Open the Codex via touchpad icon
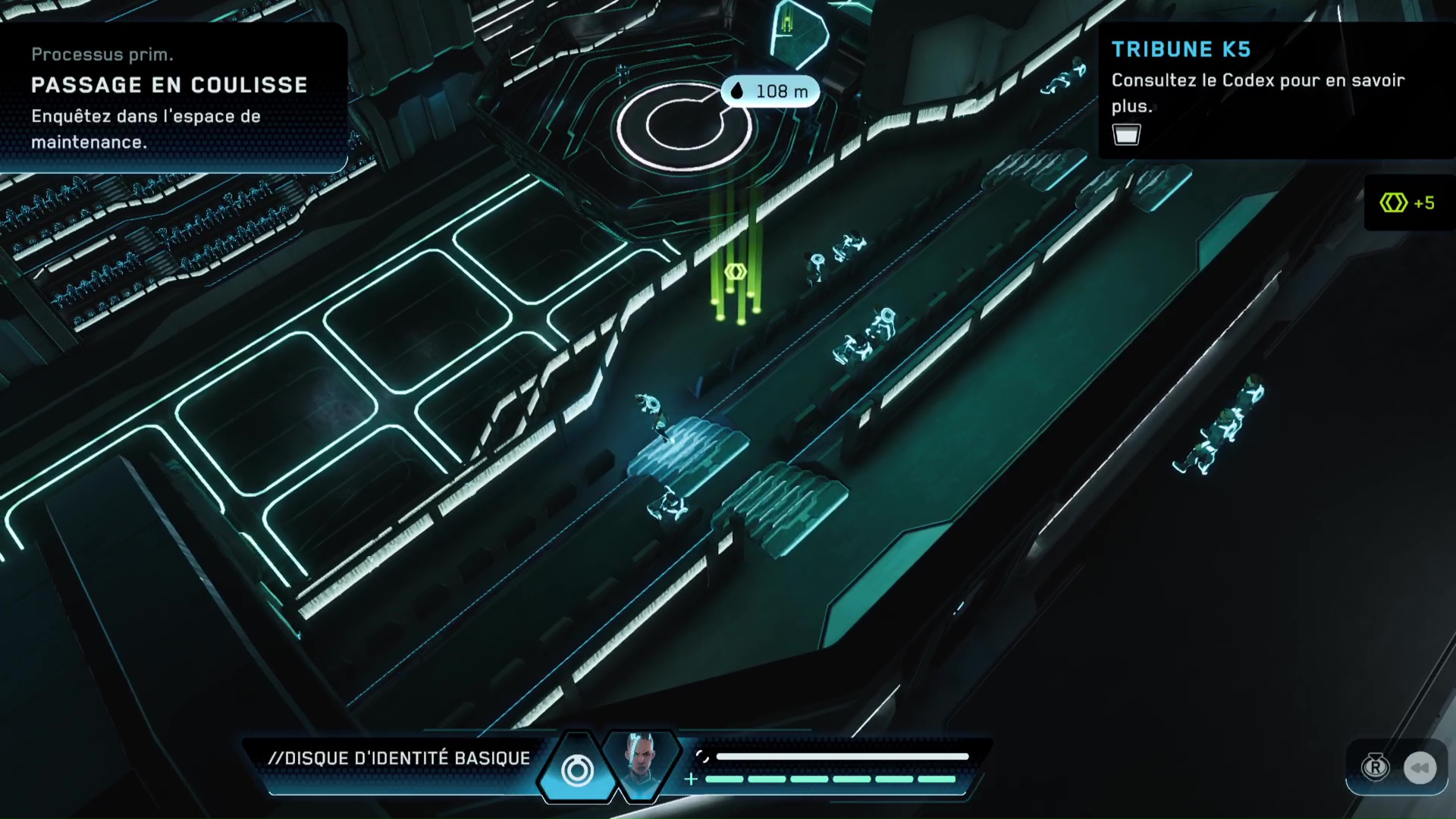The width and height of the screenshot is (1456, 819). (x=1126, y=134)
